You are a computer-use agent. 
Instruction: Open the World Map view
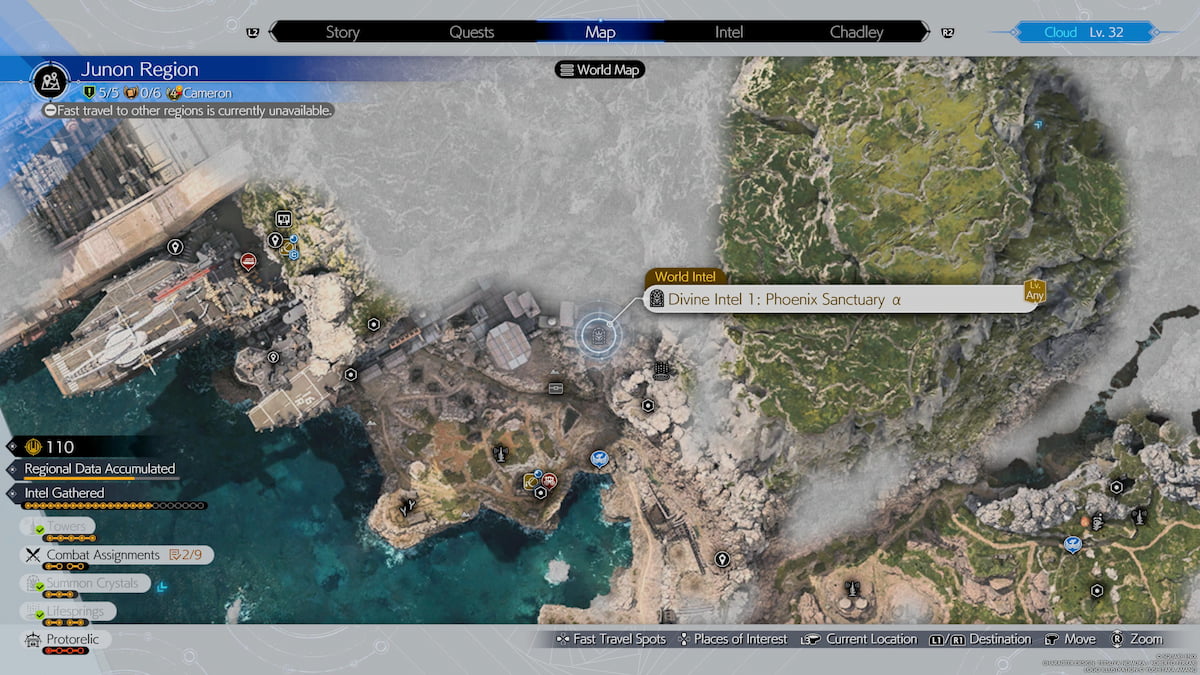click(600, 70)
